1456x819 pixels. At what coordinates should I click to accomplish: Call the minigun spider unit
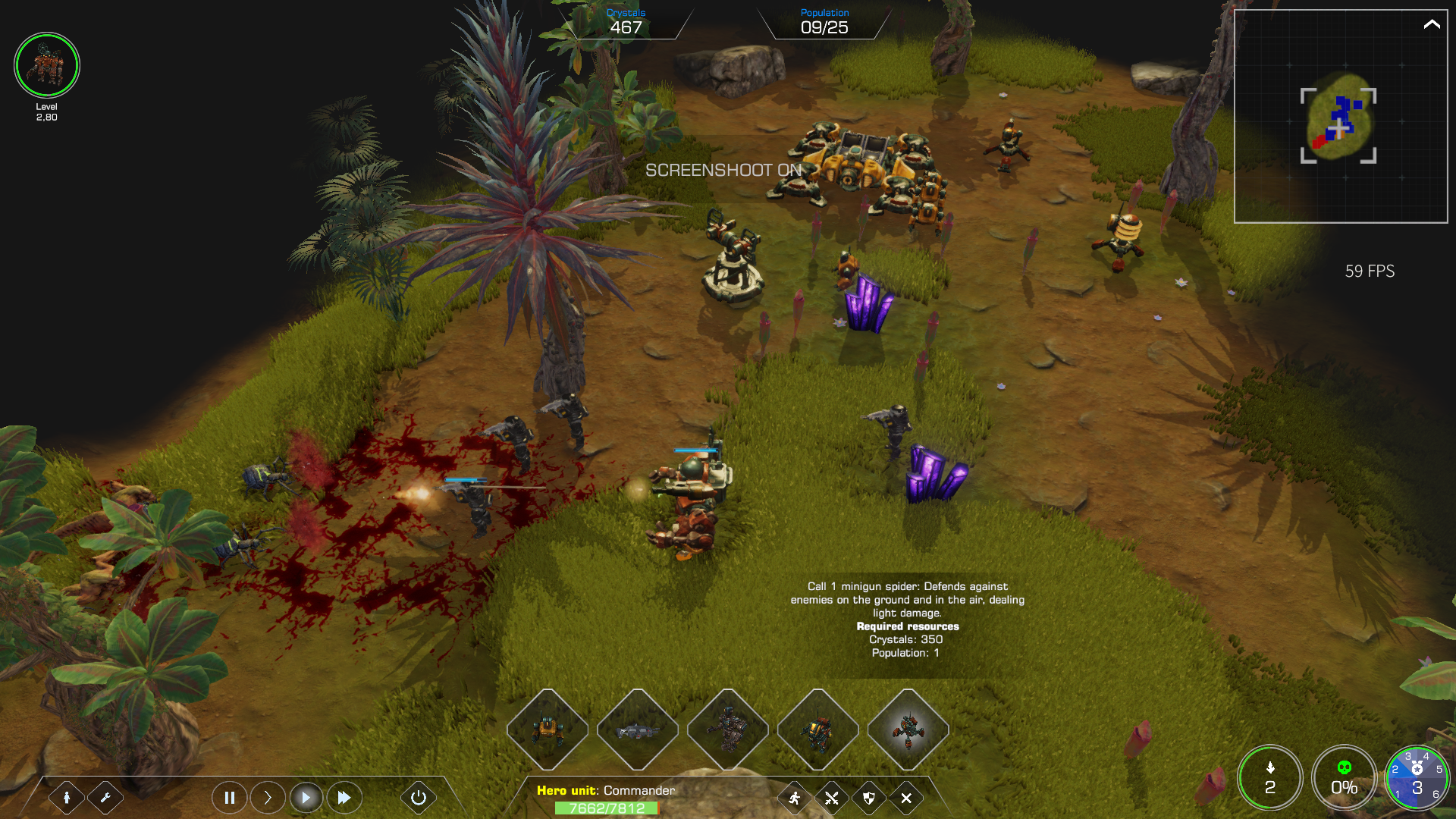click(908, 730)
